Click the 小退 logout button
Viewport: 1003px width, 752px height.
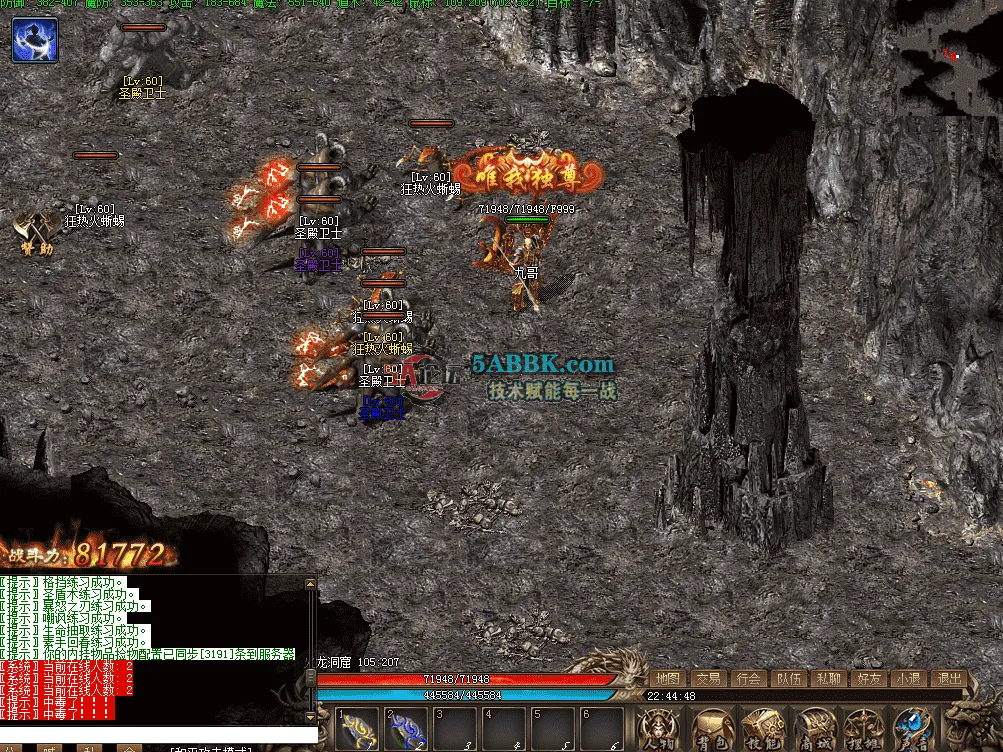[908, 679]
